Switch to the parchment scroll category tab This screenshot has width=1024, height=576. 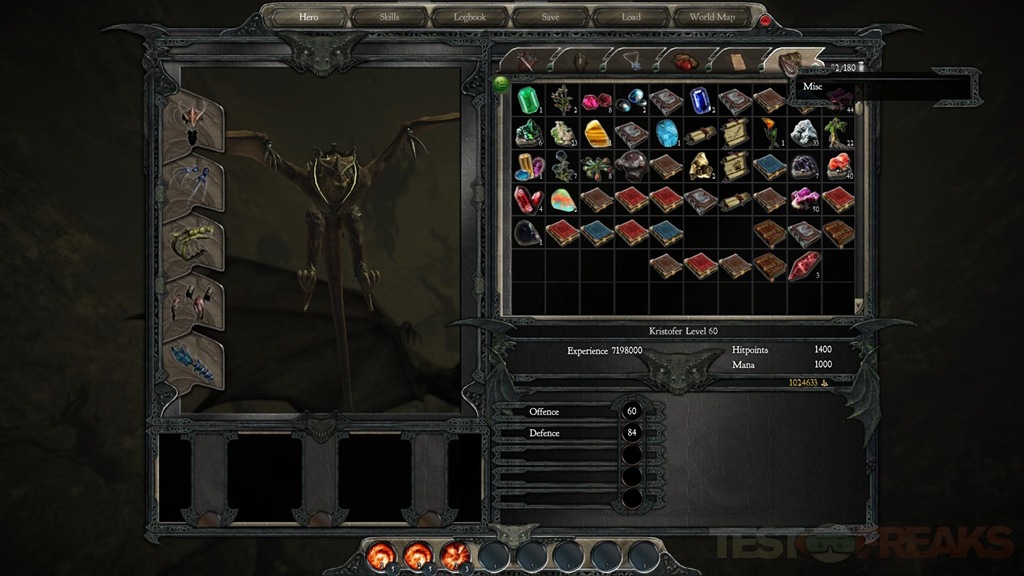coord(738,61)
